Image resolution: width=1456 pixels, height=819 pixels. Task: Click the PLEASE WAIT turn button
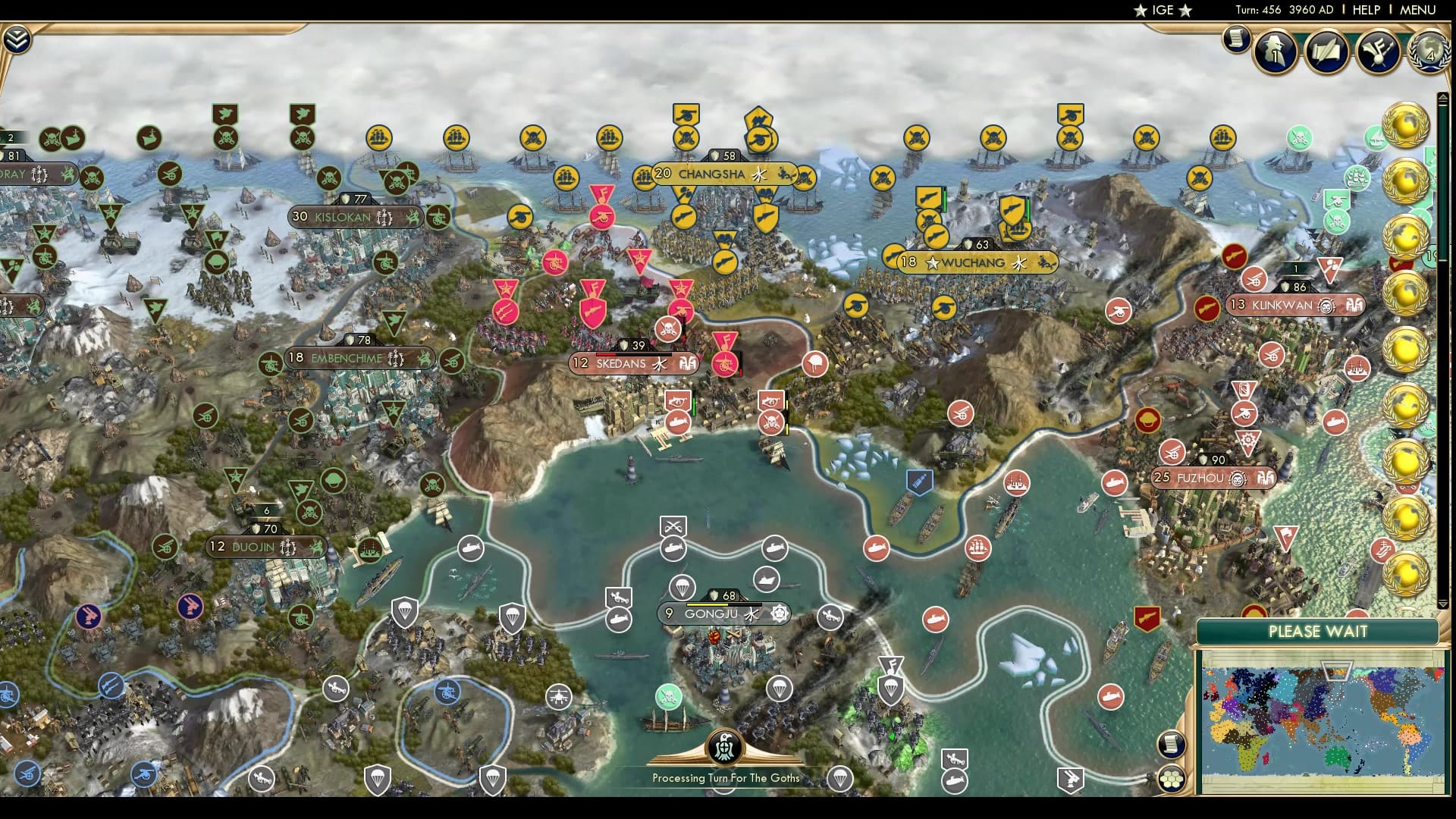pyautogui.click(x=1317, y=632)
